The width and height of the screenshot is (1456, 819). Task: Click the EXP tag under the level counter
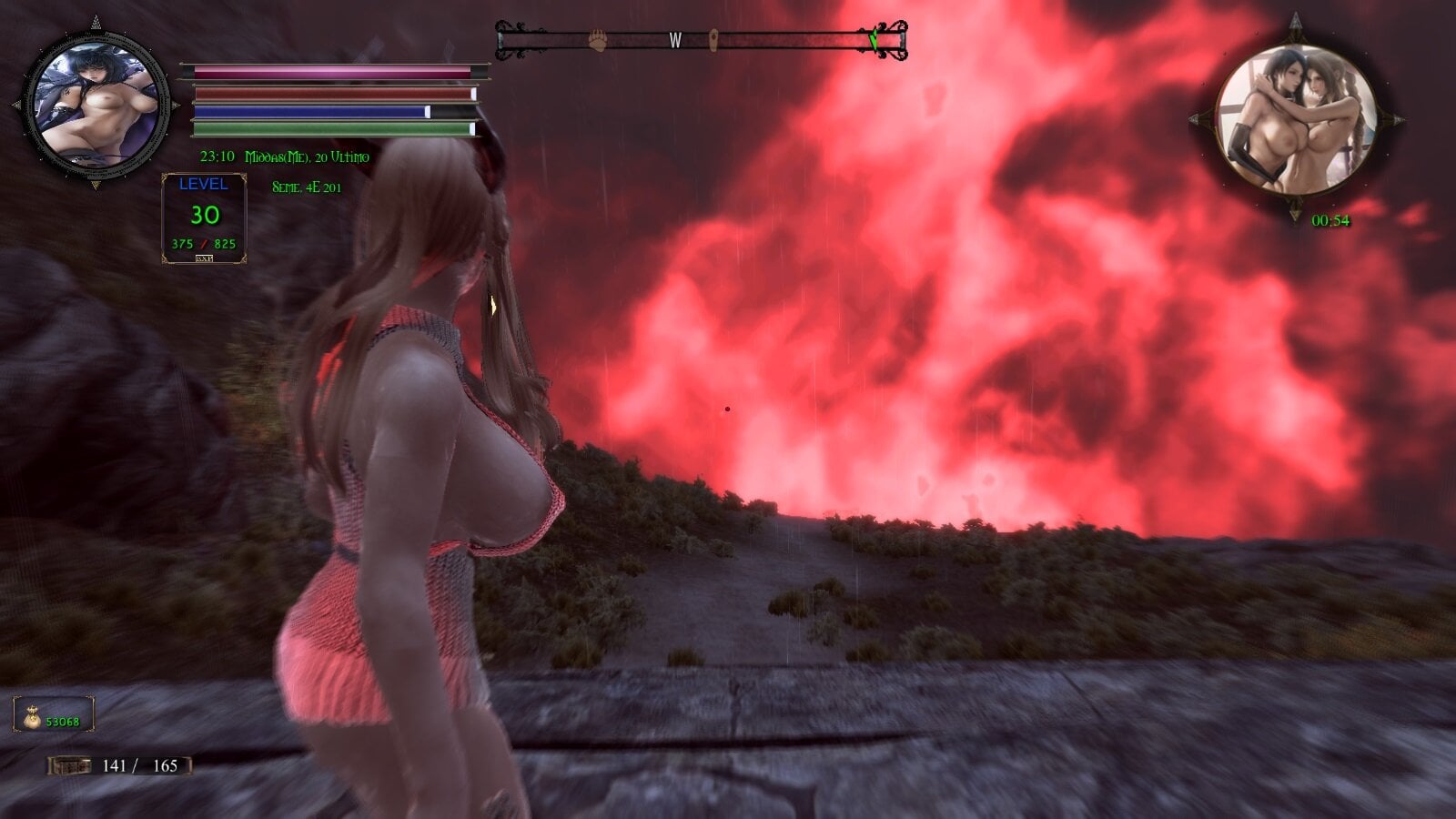(205, 258)
